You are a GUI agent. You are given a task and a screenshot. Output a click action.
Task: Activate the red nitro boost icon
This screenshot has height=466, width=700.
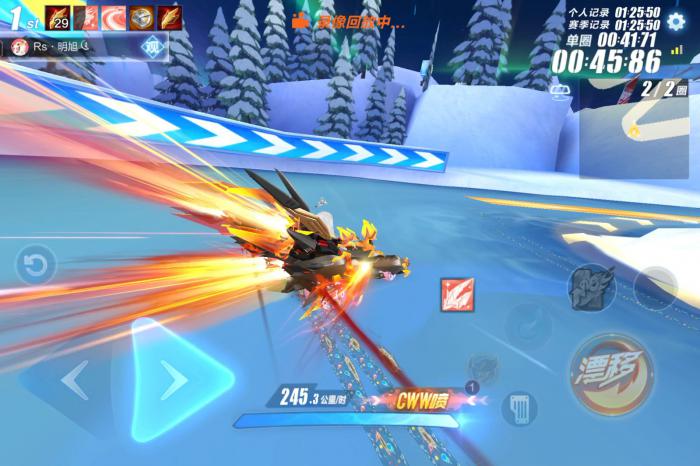click(x=457, y=294)
